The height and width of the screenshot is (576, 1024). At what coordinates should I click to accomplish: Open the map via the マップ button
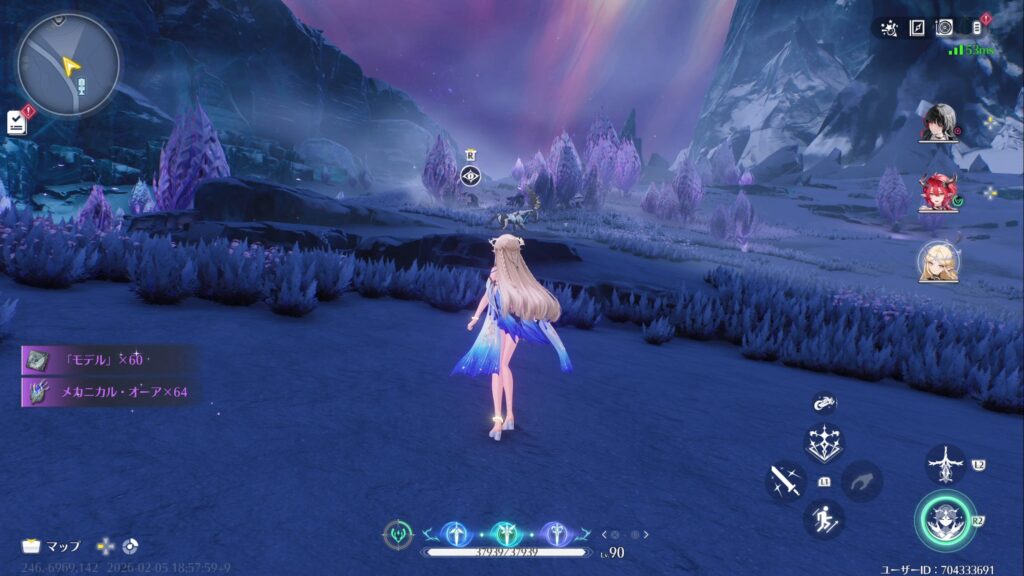click(52, 546)
